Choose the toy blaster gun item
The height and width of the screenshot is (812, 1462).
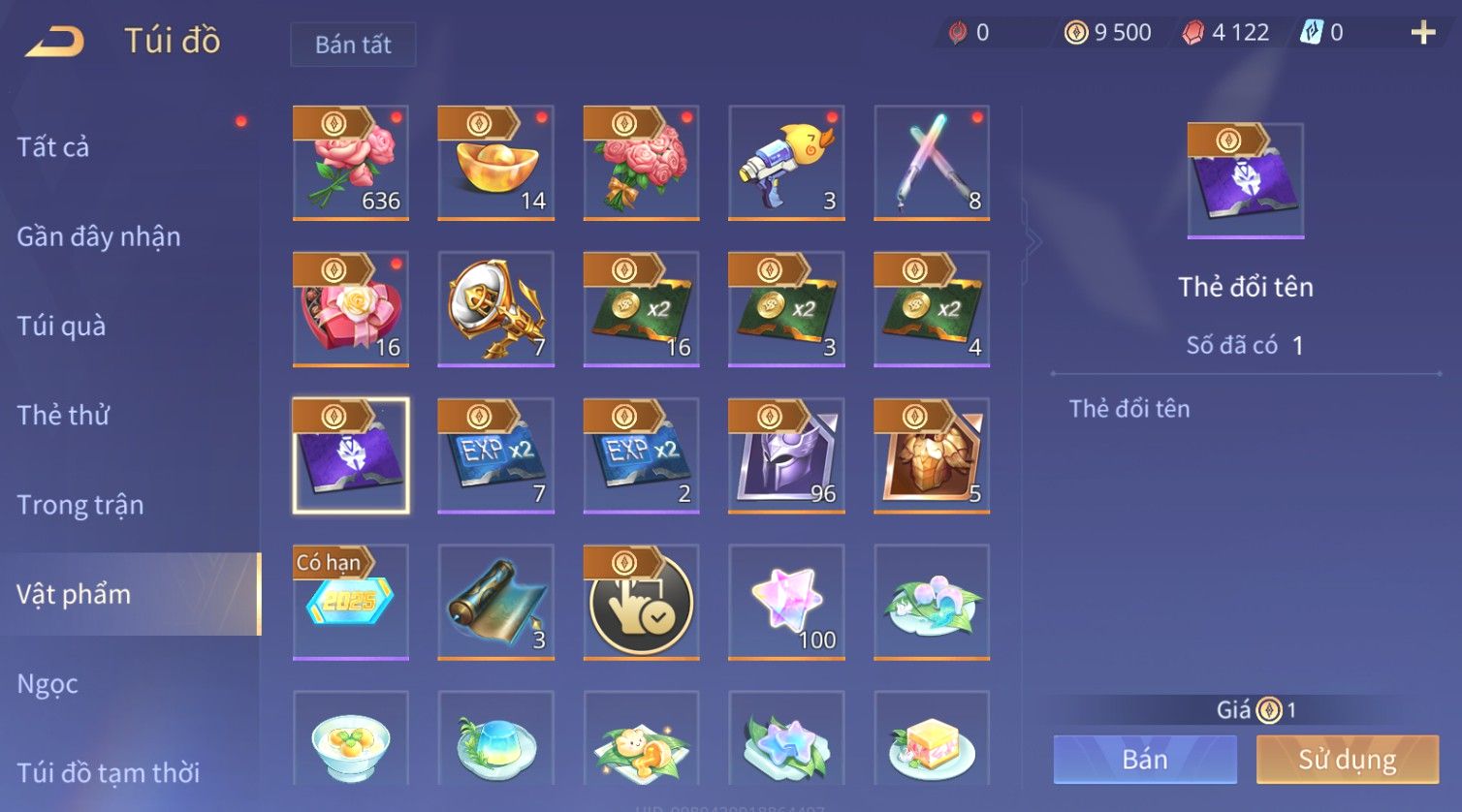tap(786, 163)
